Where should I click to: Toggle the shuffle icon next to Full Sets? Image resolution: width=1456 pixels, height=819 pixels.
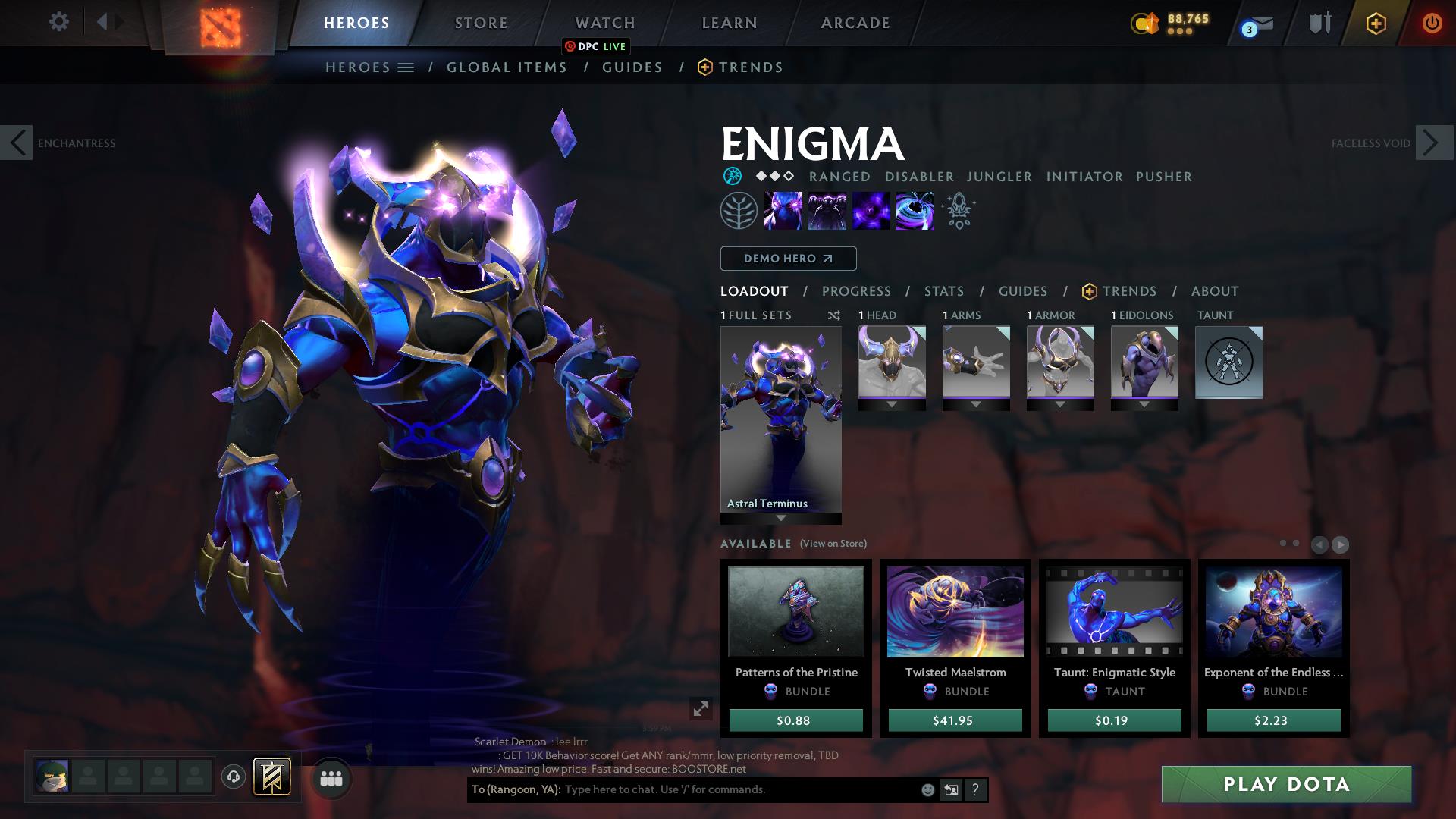[833, 315]
